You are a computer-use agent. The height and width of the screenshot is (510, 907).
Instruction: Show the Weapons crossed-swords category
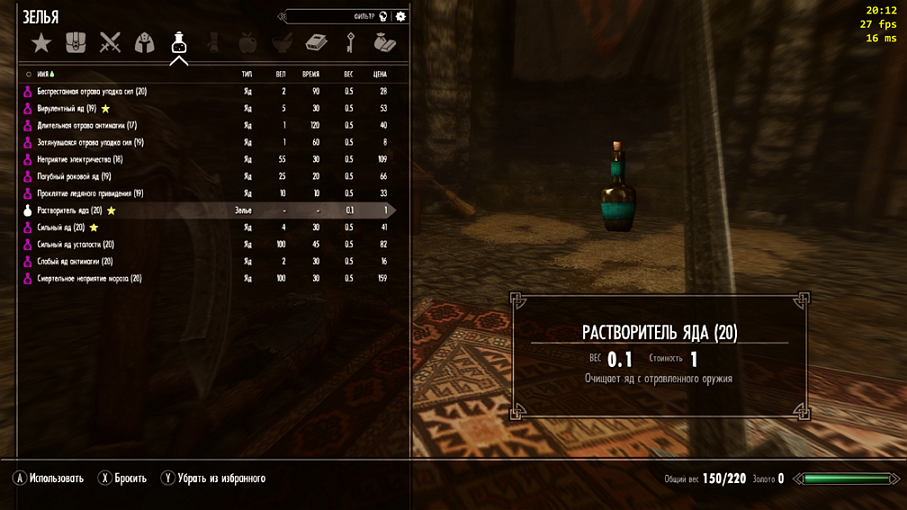pos(110,43)
